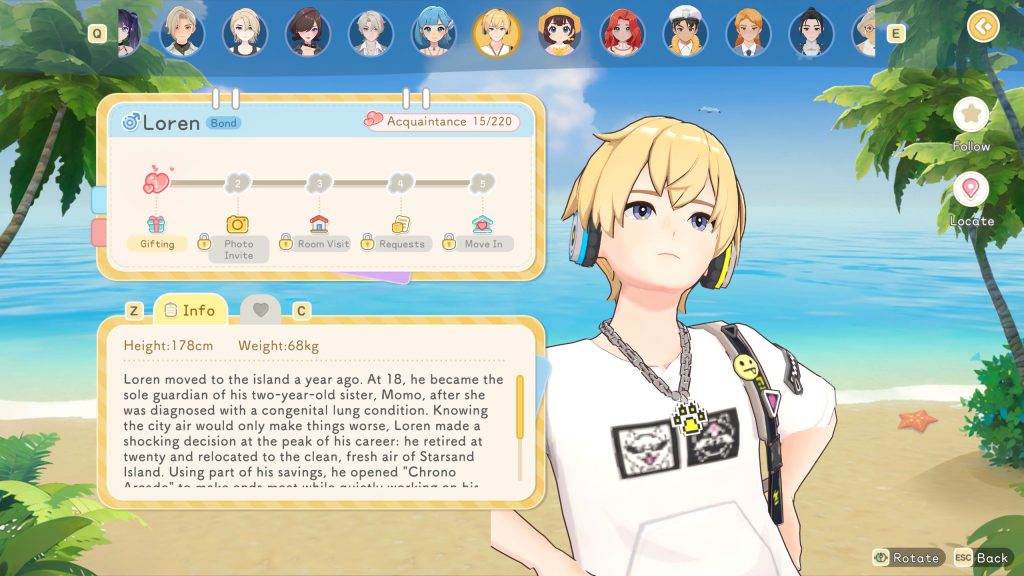The width and height of the screenshot is (1024, 576).
Task: Choose the red-haired character portrait
Action: tap(622, 32)
